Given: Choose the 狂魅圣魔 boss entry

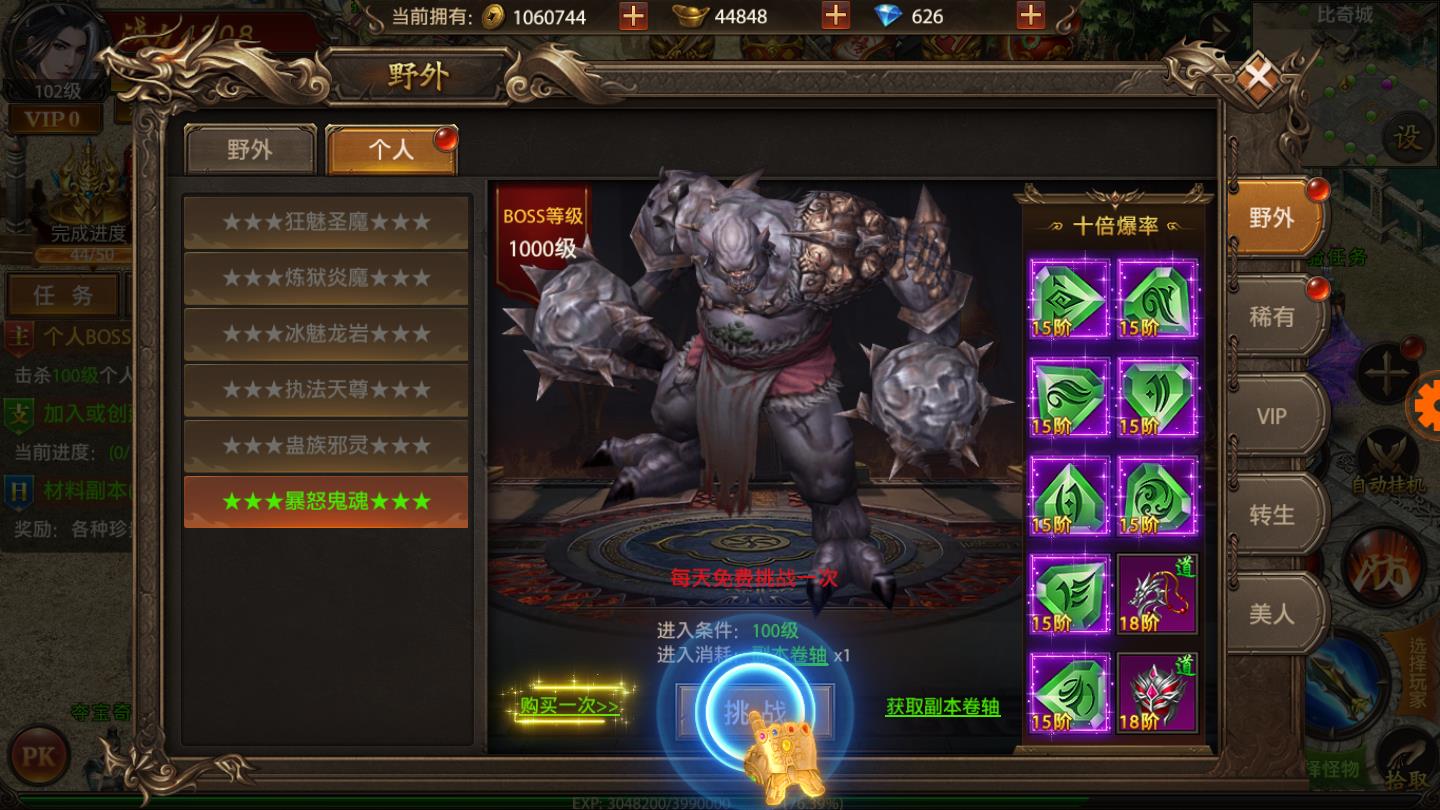Looking at the screenshot, I should pyautogui.click(x=326, y=222).
